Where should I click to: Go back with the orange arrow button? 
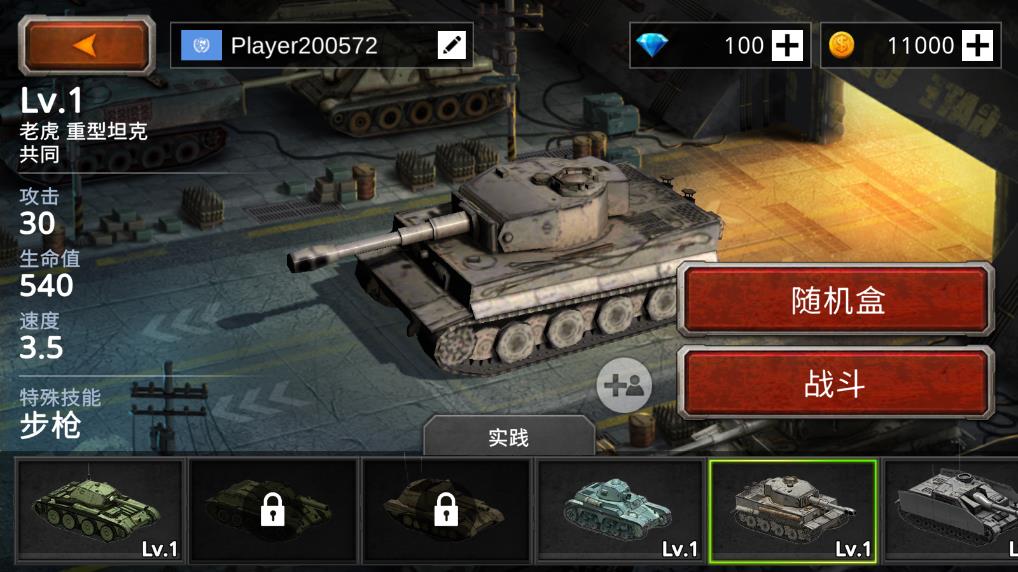(x=87, y=45)
